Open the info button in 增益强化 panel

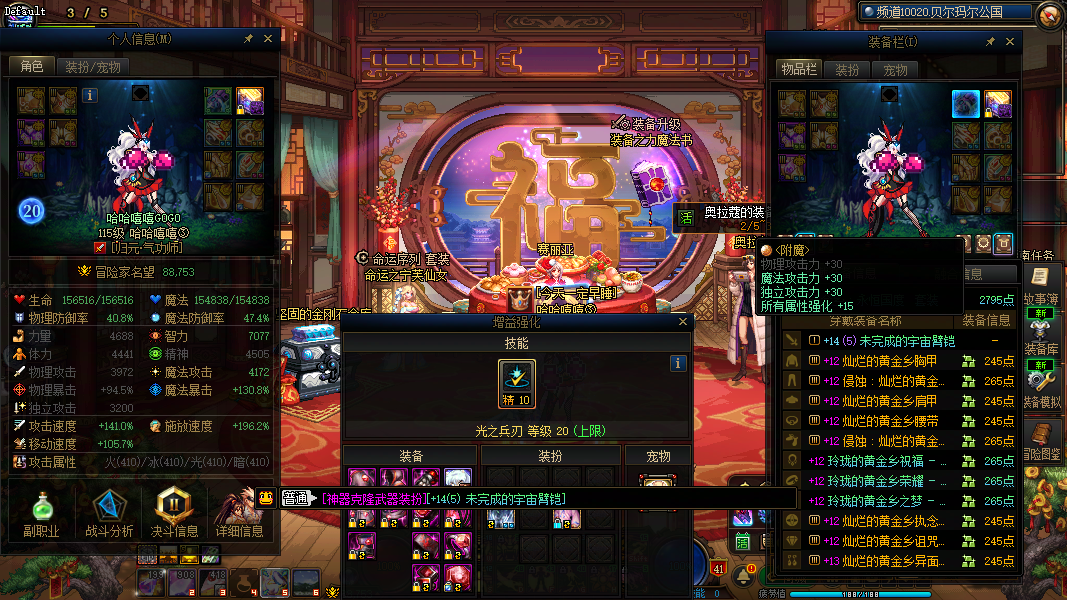(x=678, y=364)
